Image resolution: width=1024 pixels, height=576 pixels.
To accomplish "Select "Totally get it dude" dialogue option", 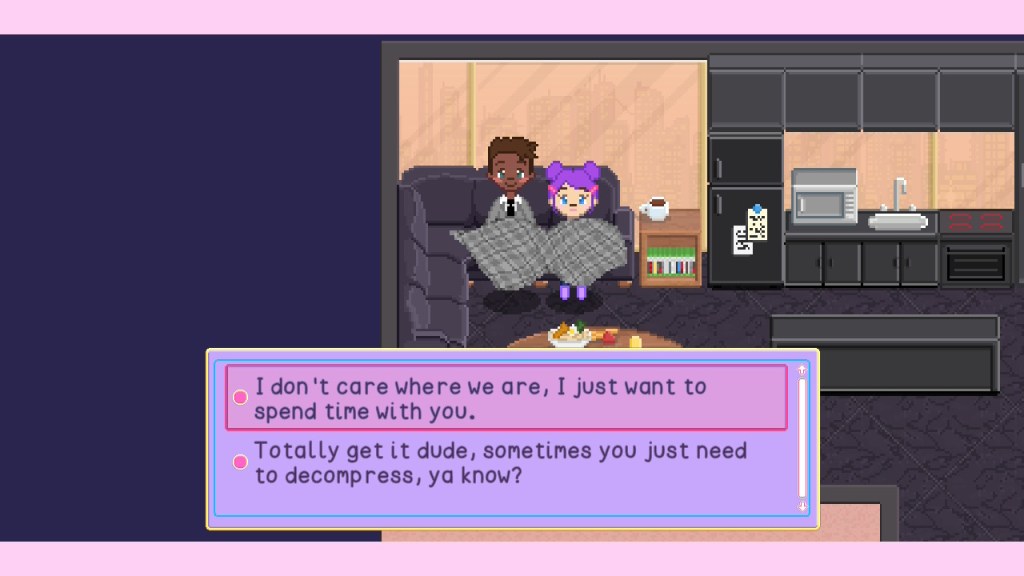I will 500,463.
